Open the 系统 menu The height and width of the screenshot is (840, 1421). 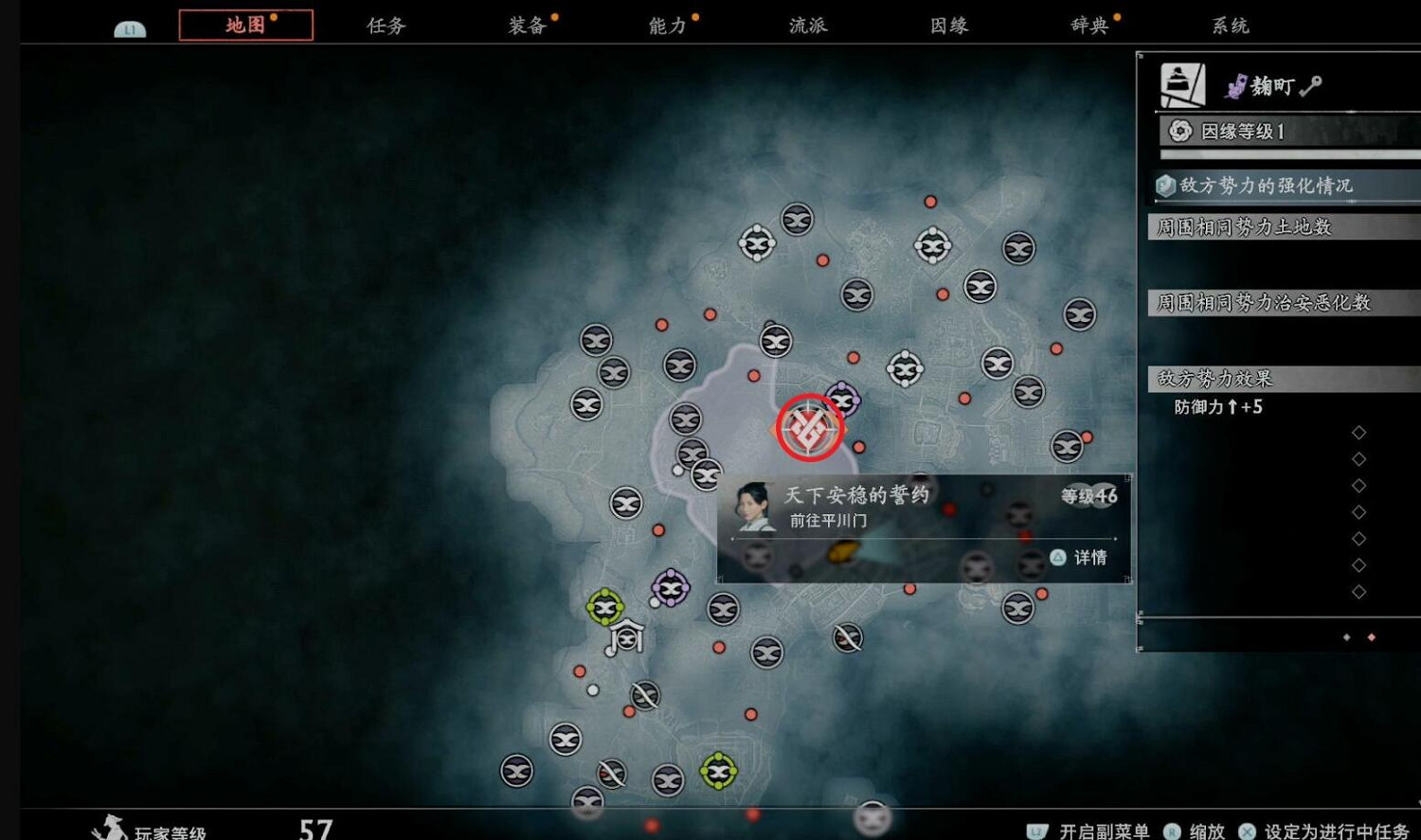pyautogui.click(x=1230, y=26)
